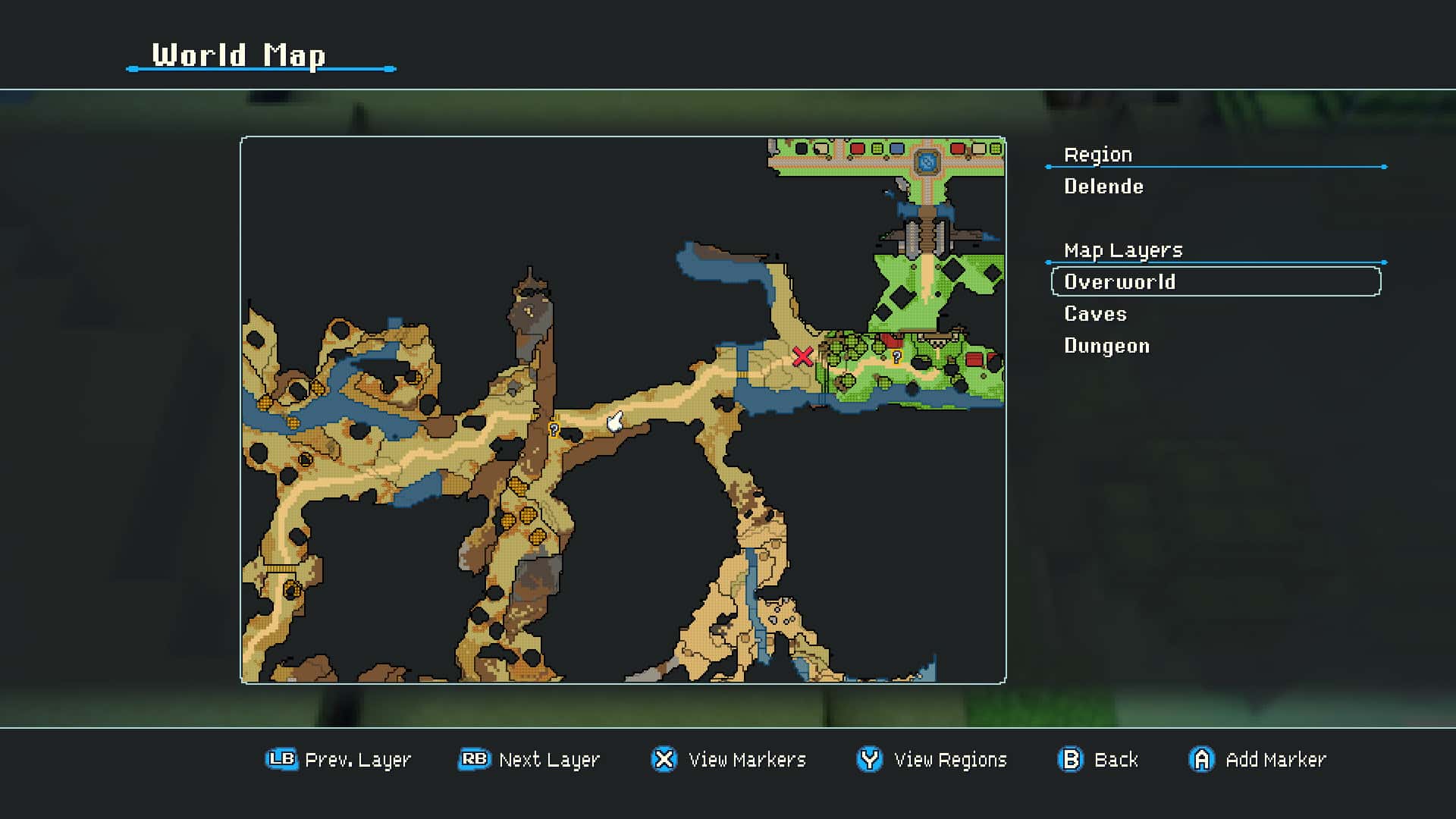Click the Y gamepad icon by View Regions

869,759
